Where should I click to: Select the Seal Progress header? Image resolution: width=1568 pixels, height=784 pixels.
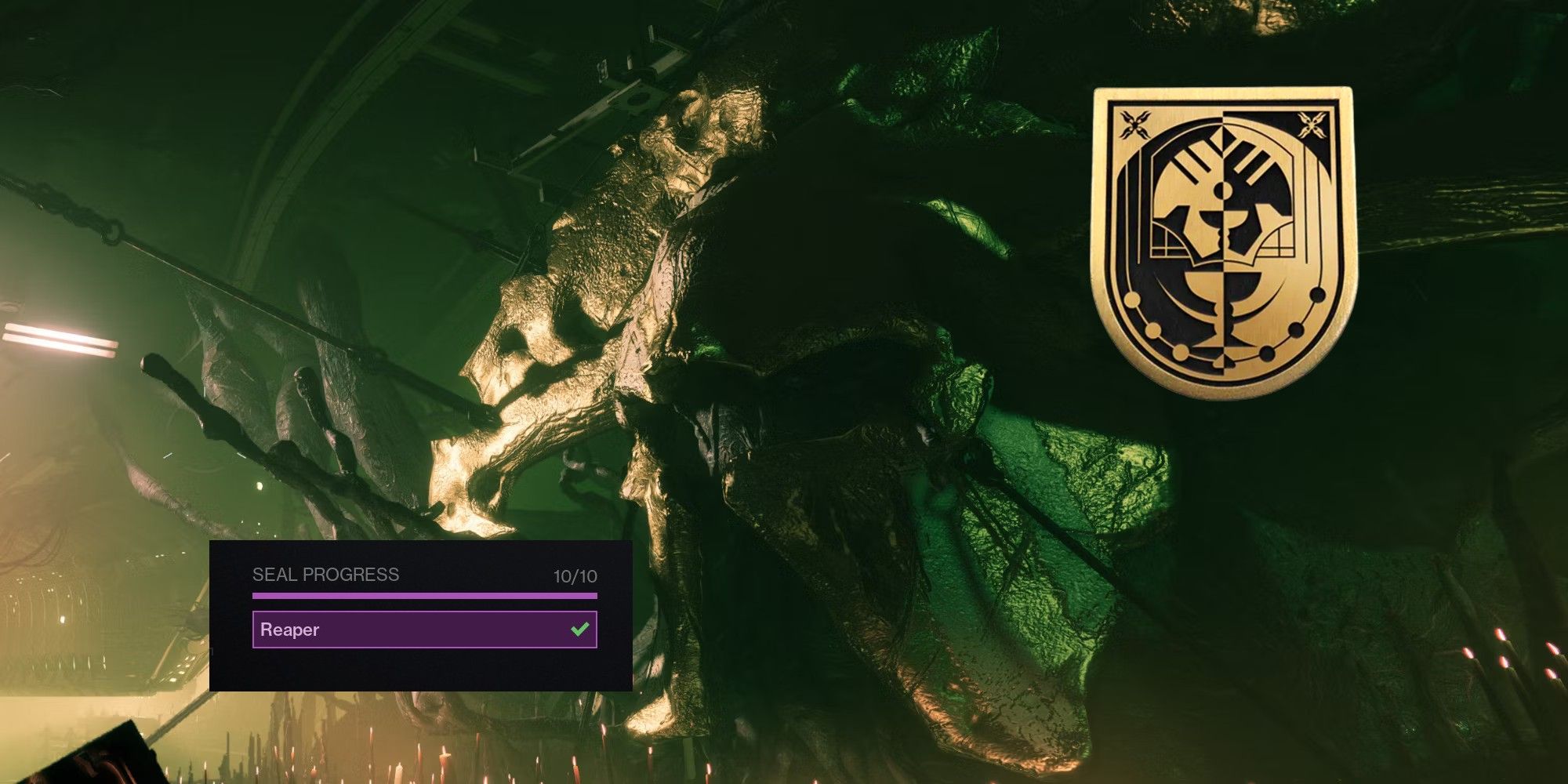coord(325,575)
